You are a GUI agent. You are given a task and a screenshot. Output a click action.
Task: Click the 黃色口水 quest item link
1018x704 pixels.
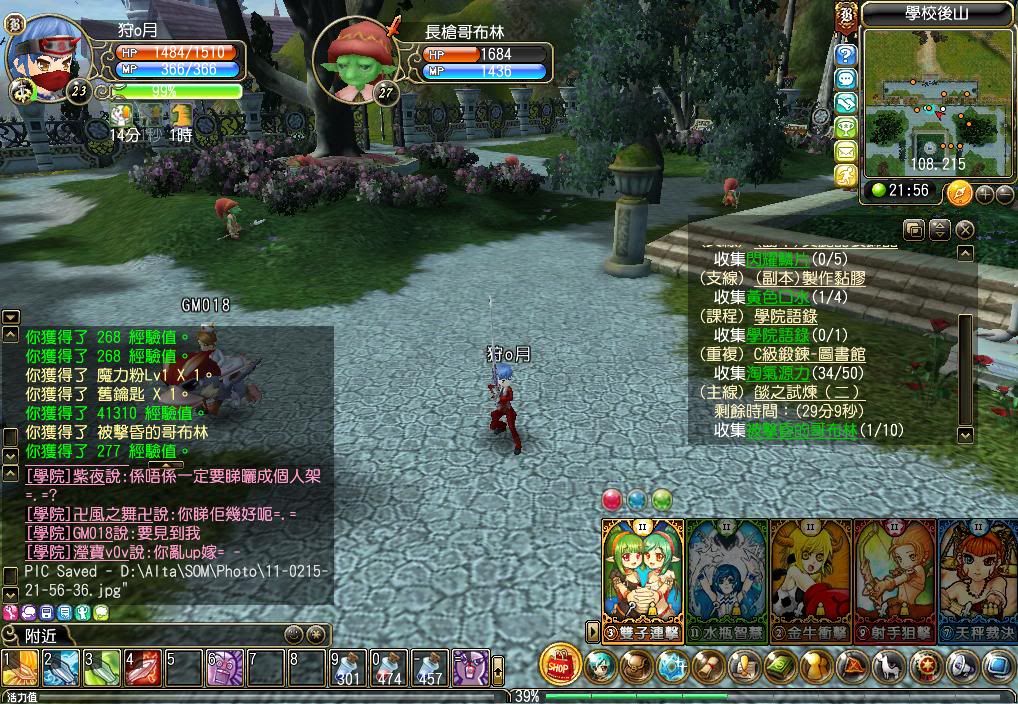pyautogui.click(x=779, y=297)
